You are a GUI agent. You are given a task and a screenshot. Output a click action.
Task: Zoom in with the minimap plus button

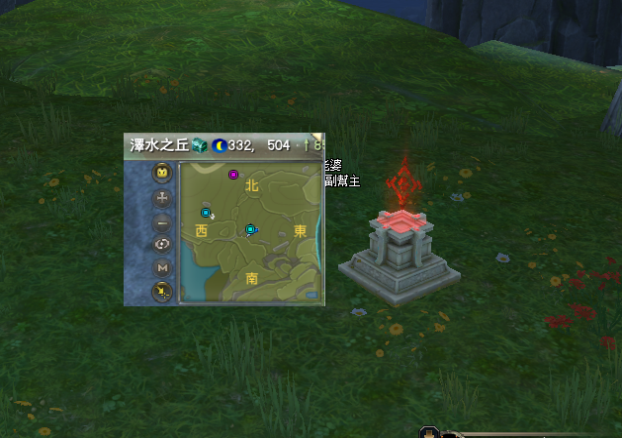pyautogui.click(x=162, y=198)
